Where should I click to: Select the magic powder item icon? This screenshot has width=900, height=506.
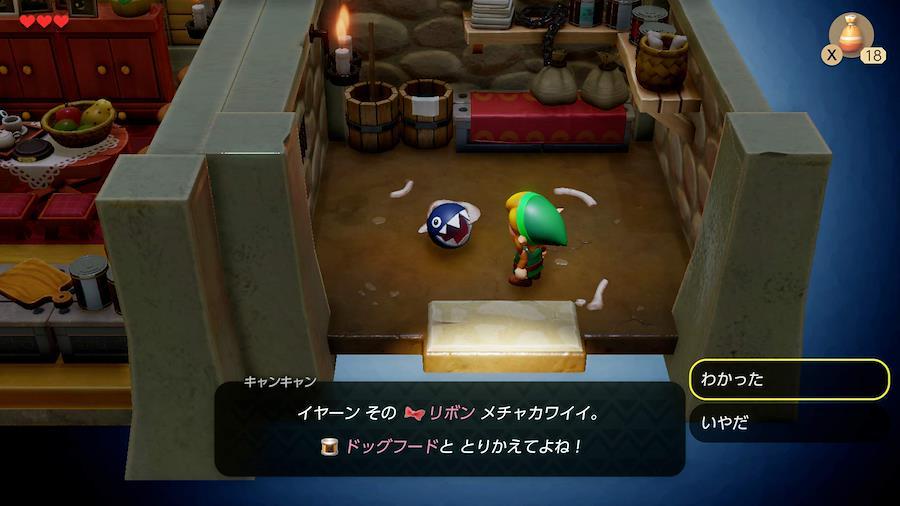[850, 35]
